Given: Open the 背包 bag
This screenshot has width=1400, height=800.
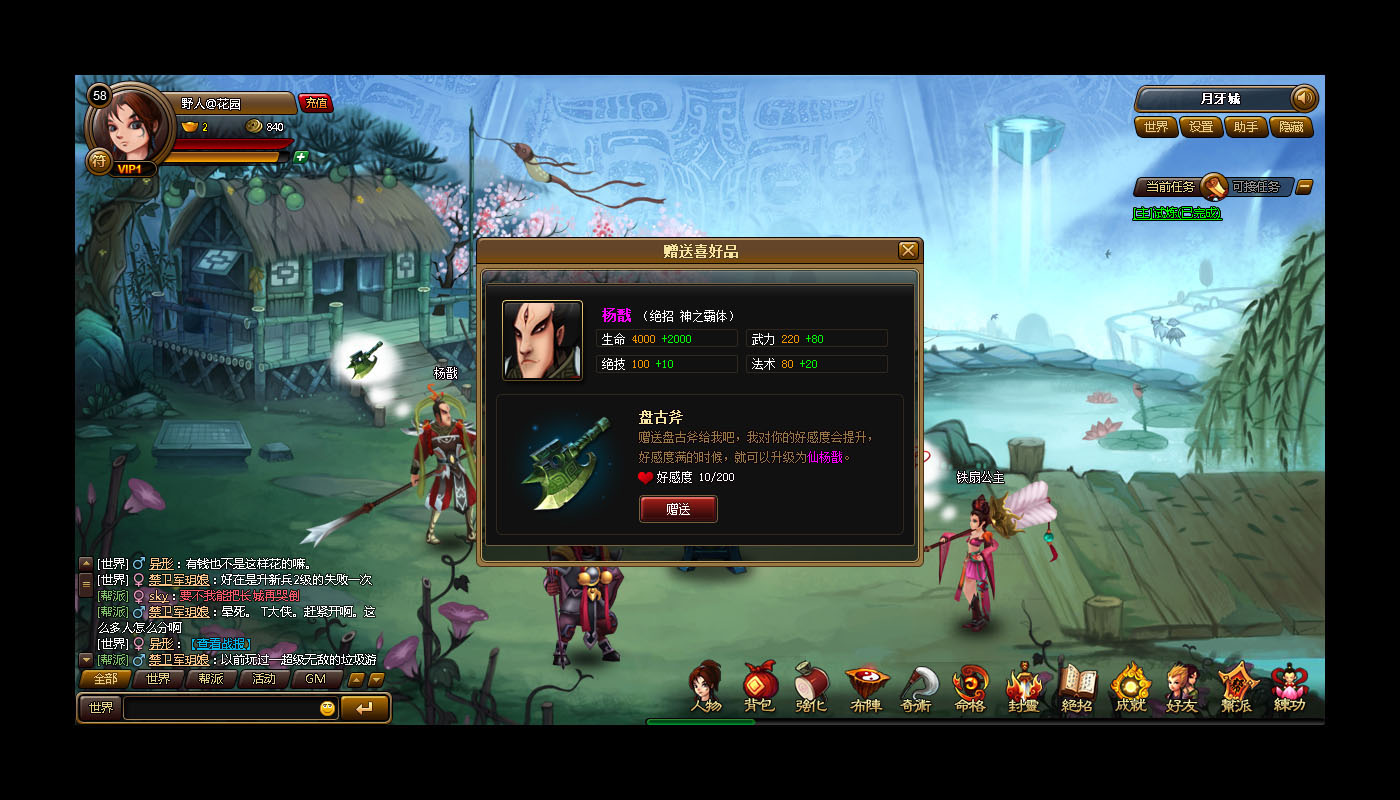Looking at the screenshot, I should (x=759, y=688).
